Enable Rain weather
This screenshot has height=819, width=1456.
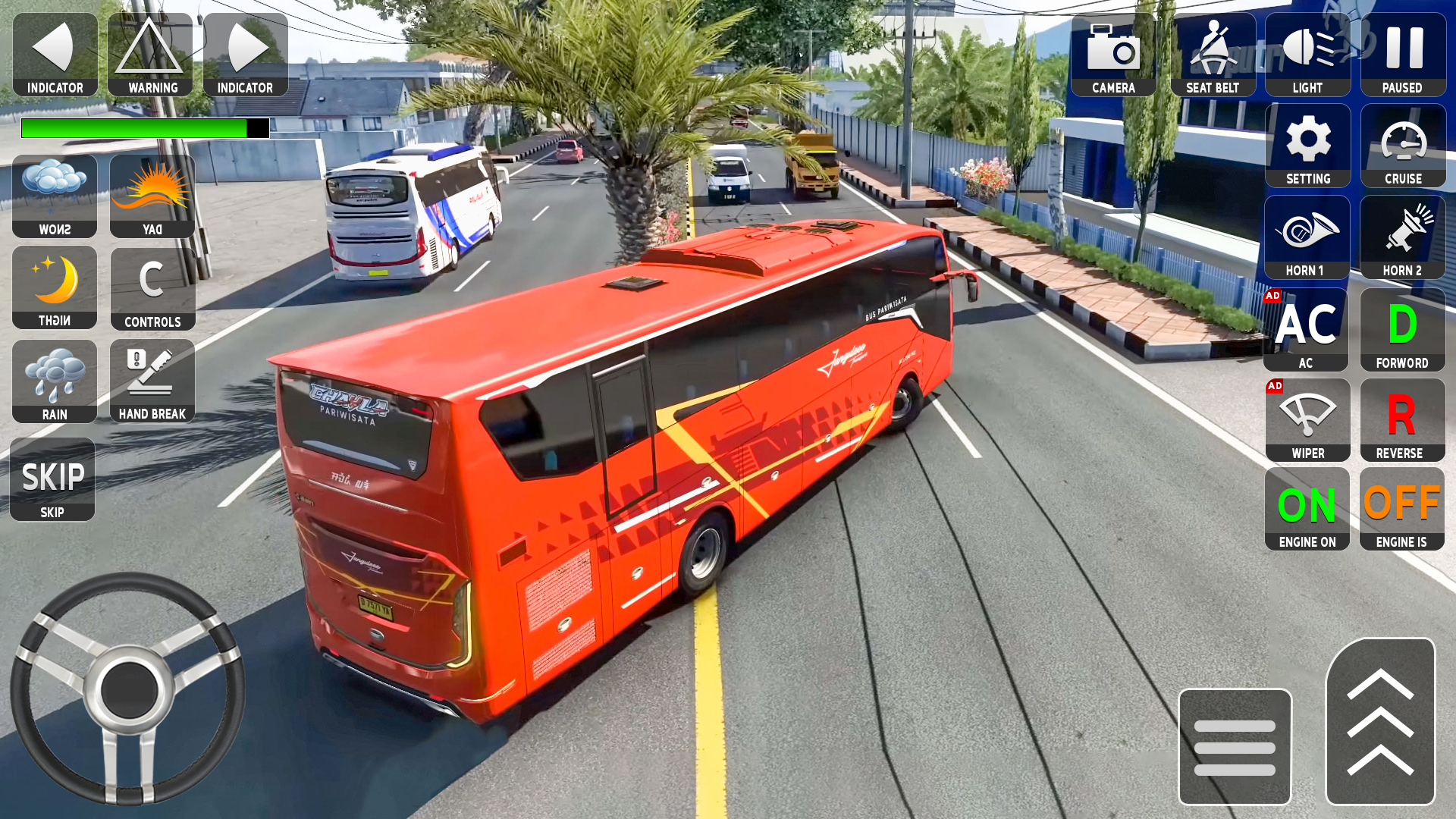point(54,379)
